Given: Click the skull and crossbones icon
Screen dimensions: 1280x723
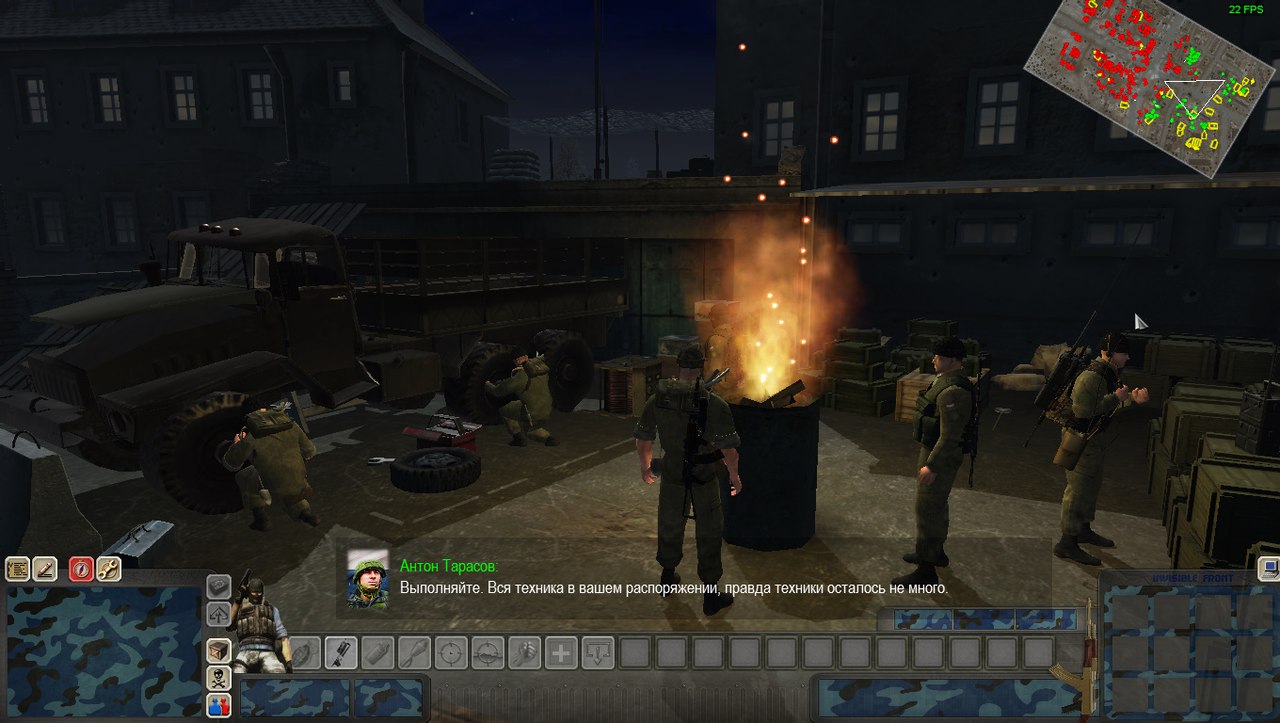Looking at the screenshot, I should point(219,679).
